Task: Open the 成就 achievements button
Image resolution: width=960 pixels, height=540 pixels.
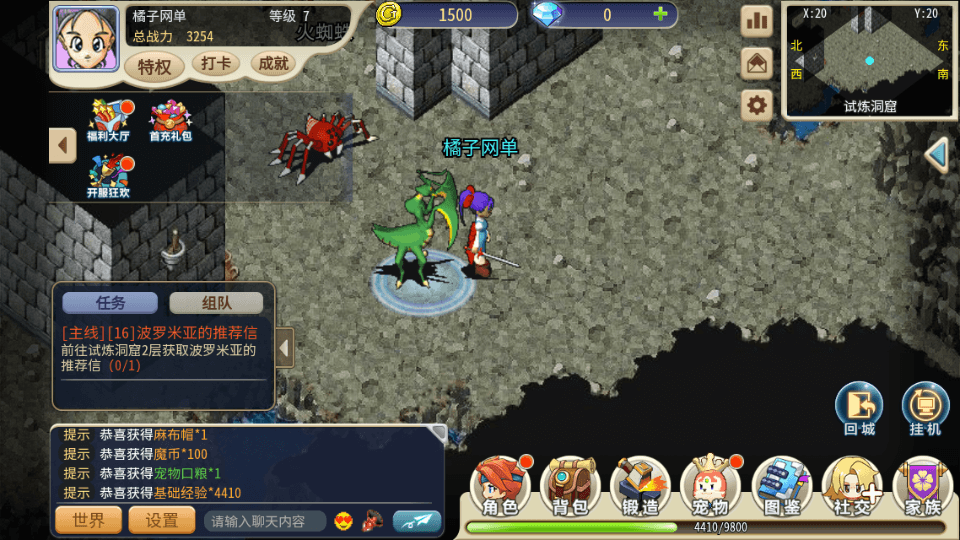Action: [x=273, y=64]
